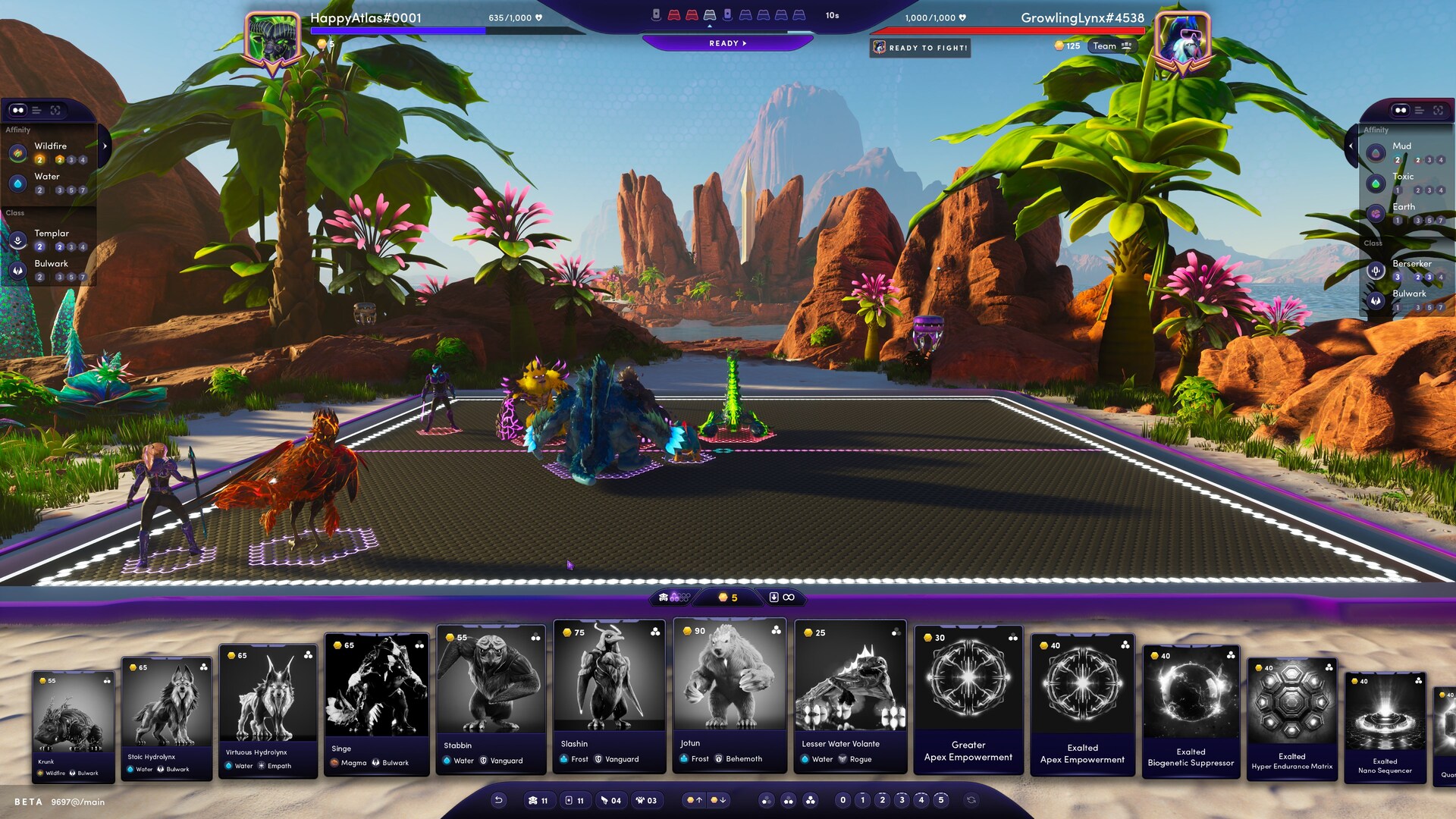This screenshot has width=1456, height=819.
Task: Select tier filter 3 in bottom bar
Action: [x=902, y=800]
